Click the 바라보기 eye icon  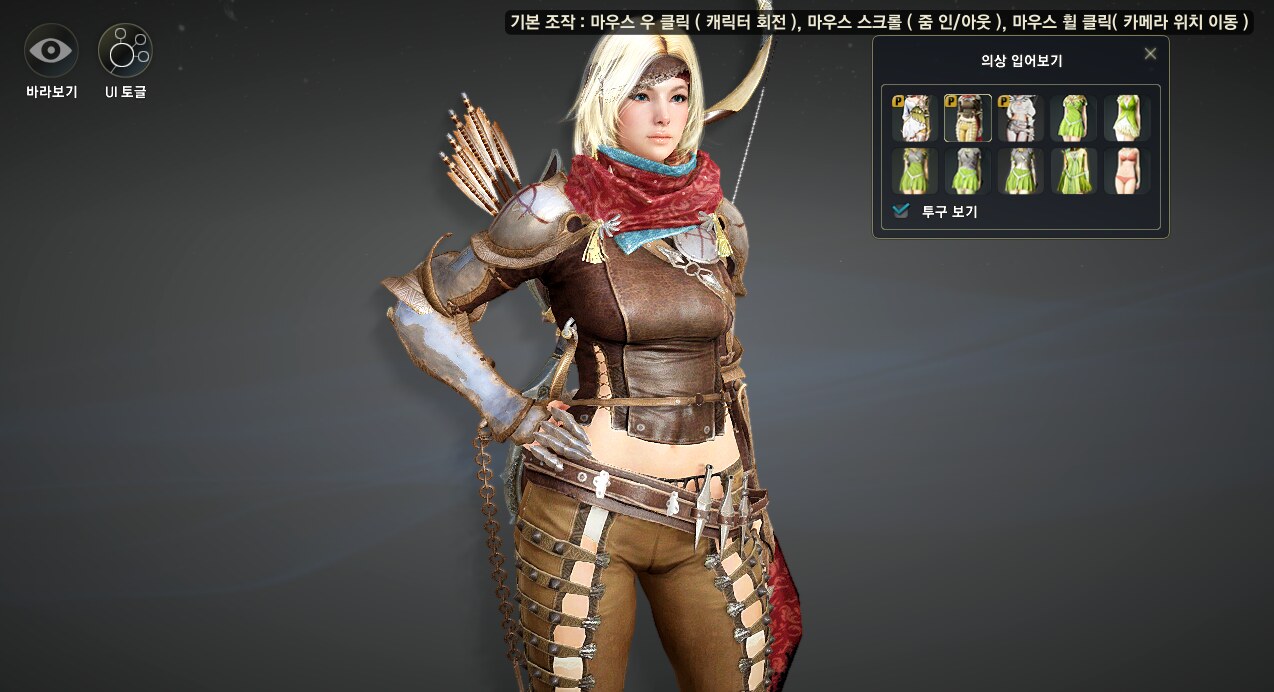pos(51,51)
